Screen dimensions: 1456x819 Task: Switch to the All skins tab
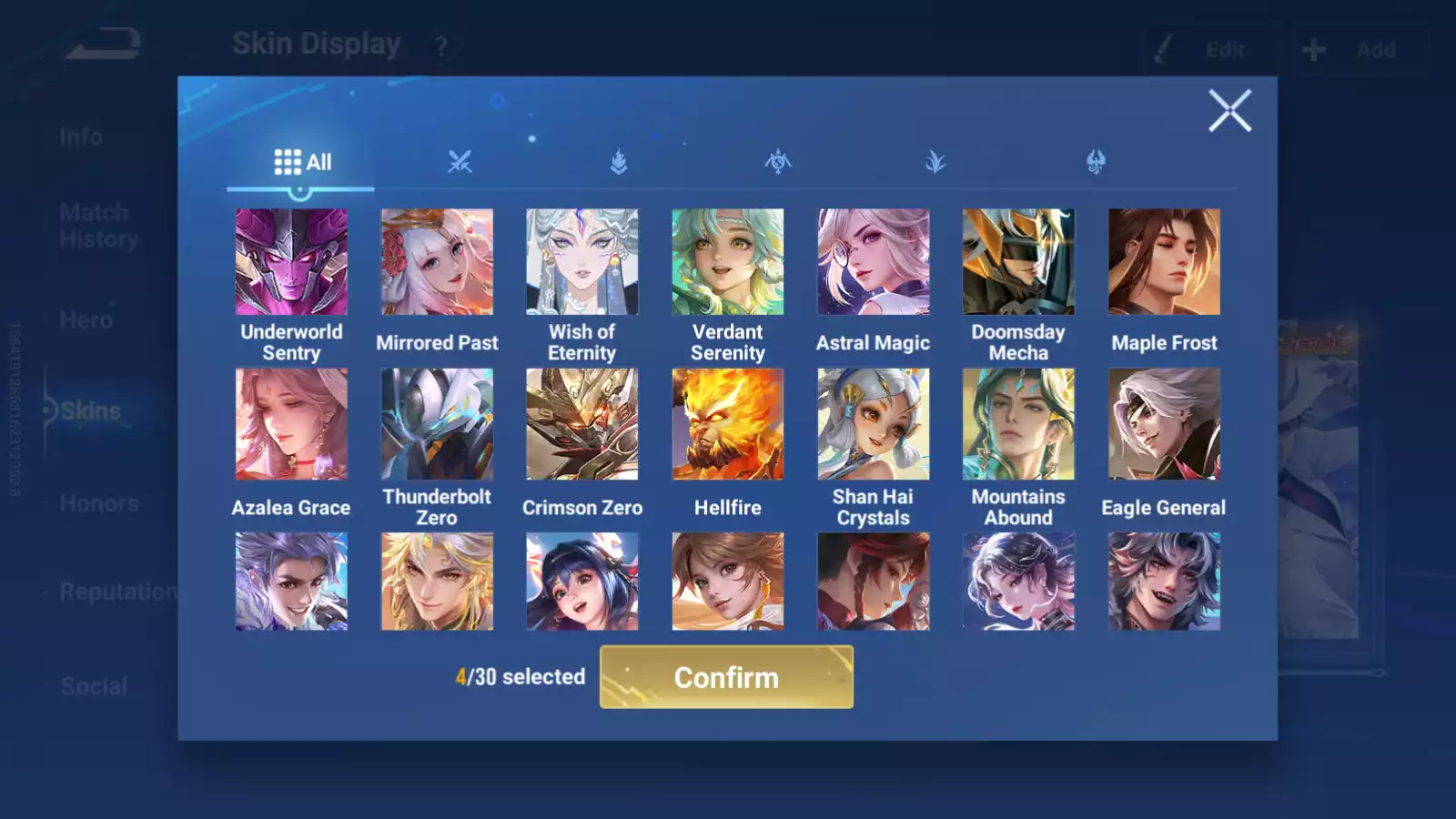[302, 163]
